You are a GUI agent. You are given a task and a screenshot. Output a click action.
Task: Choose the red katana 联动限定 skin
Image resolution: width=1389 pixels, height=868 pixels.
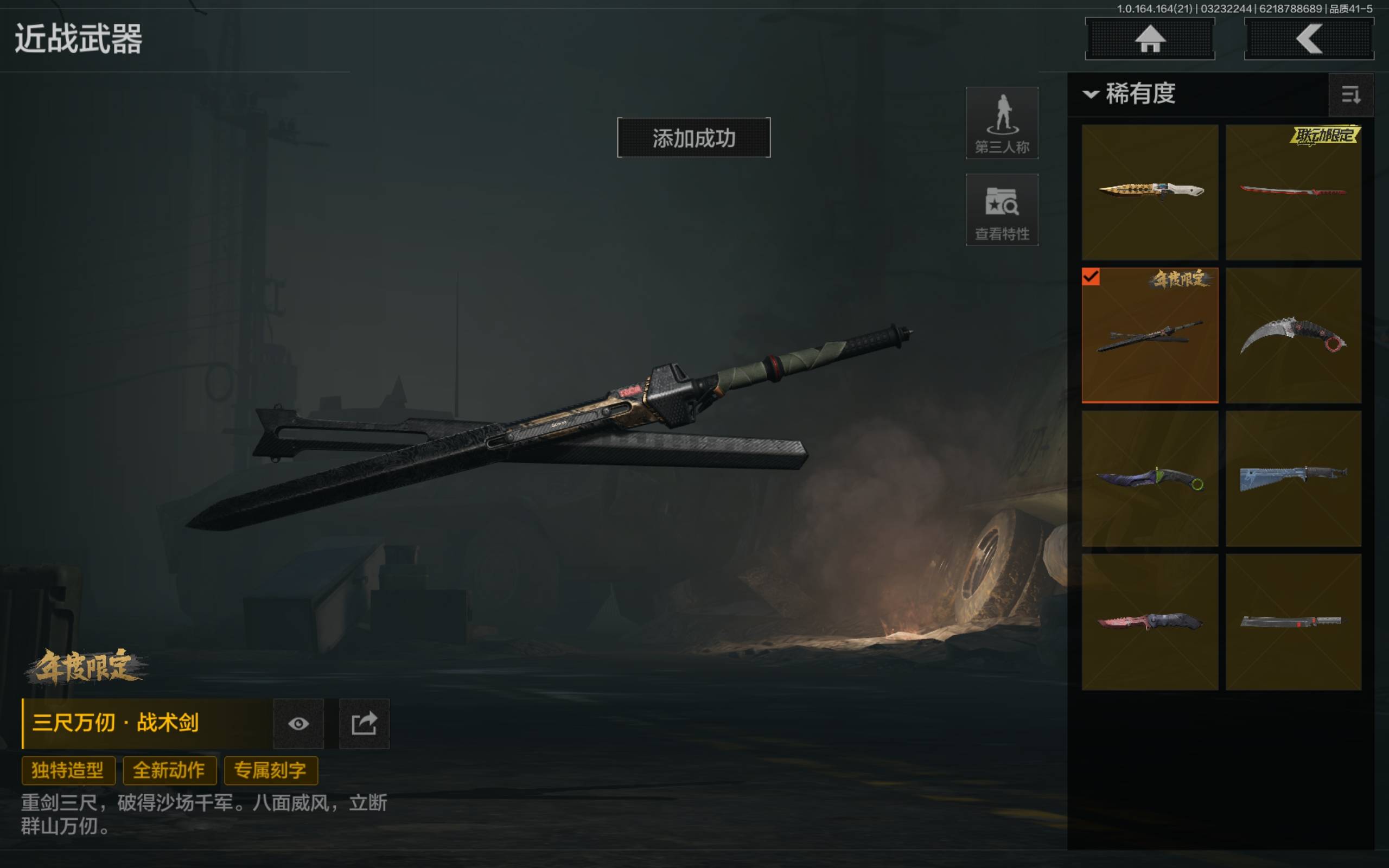(x=1293, y=192)
